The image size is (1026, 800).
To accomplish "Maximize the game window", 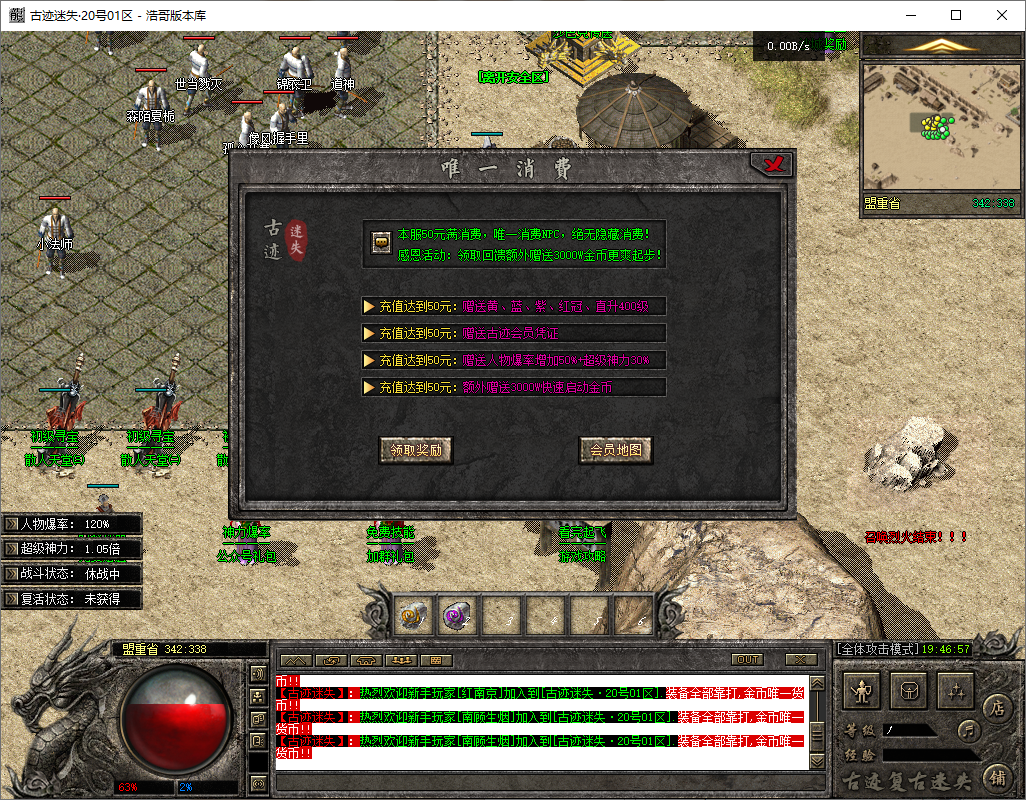I will click(956, 15).
